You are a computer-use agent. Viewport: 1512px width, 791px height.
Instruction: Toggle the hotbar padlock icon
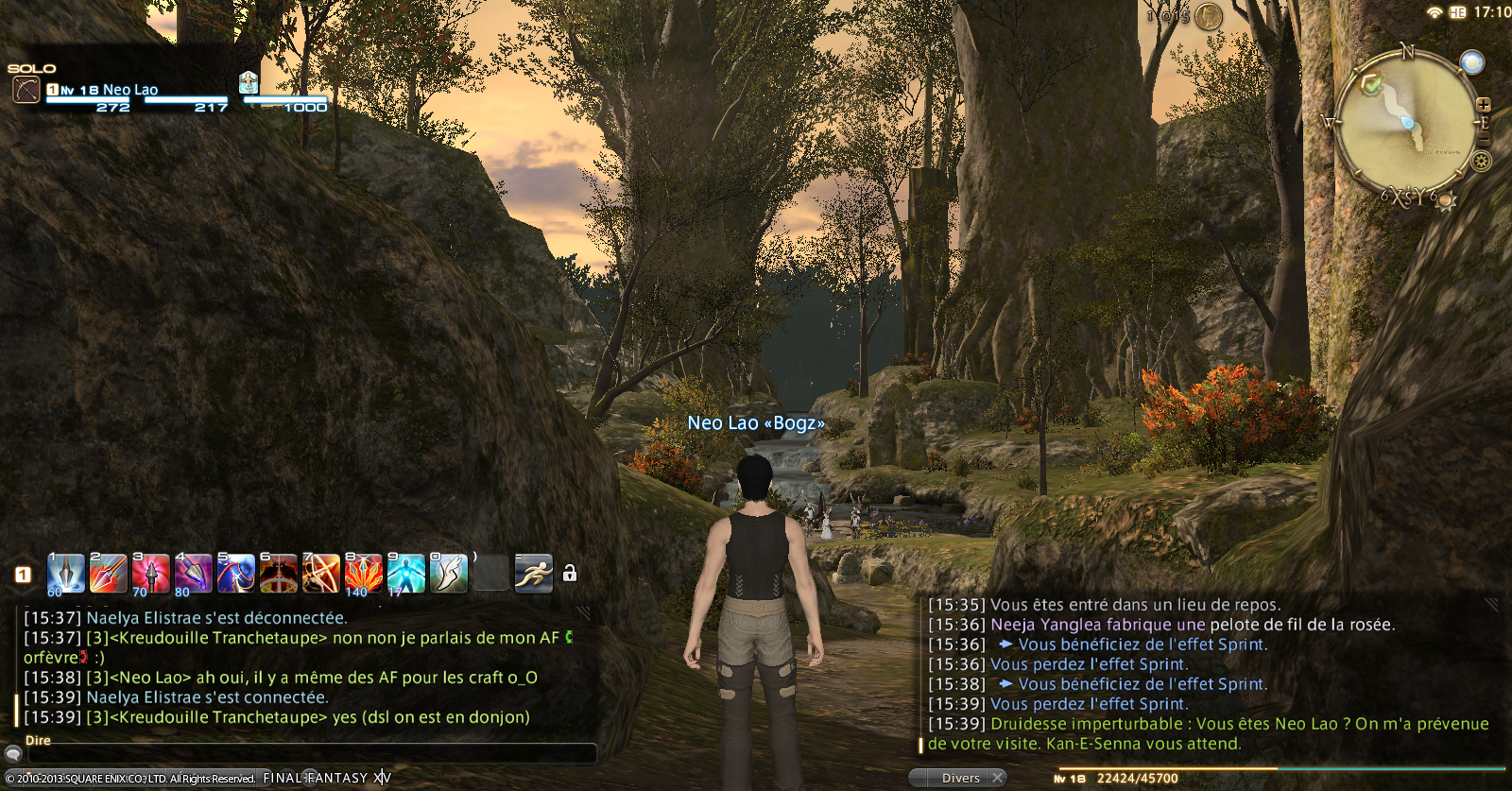pyautogui.click(x=570, y=574)
